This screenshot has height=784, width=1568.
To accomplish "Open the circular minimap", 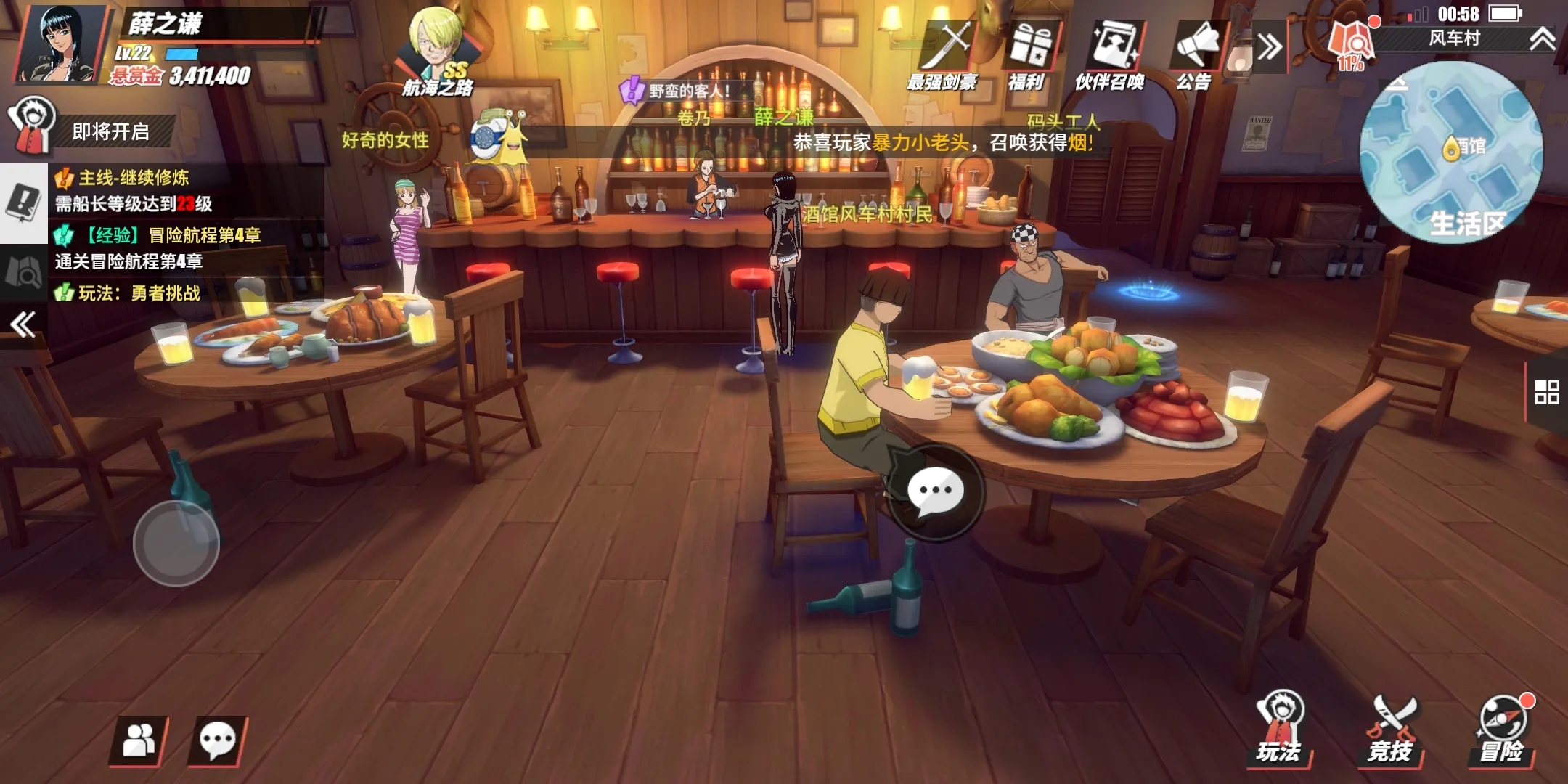I will [x=1450, y=151].
